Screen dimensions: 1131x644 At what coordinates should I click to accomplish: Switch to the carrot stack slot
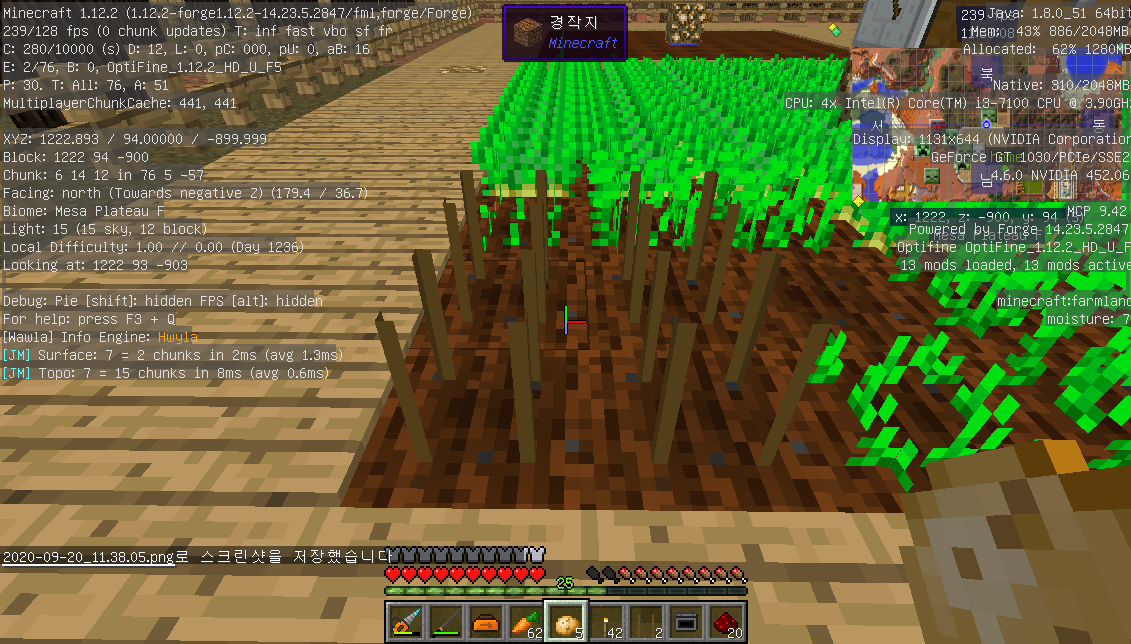coord(526,622)
